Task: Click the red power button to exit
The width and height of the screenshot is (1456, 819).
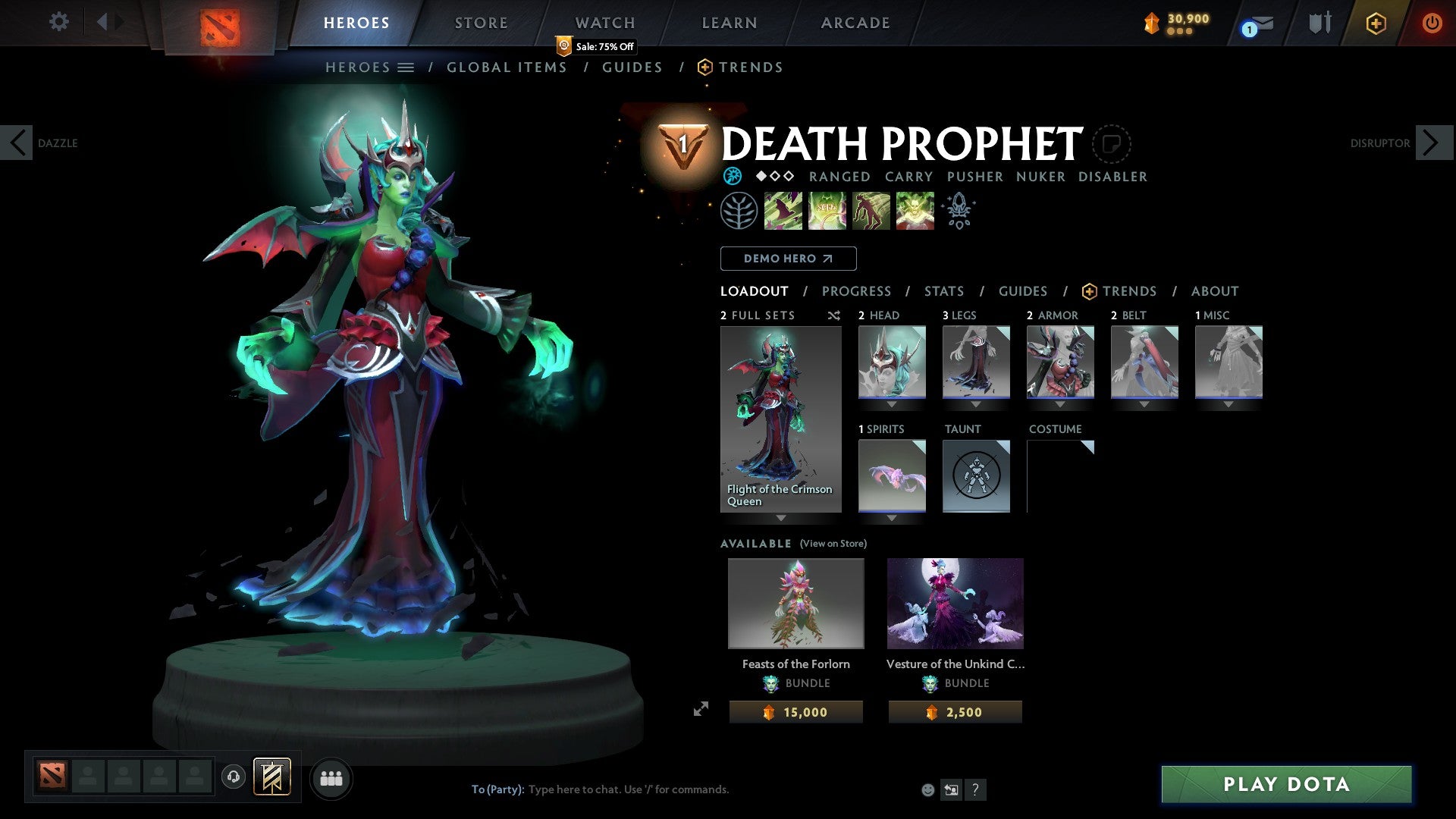Action: point(1432,23)
